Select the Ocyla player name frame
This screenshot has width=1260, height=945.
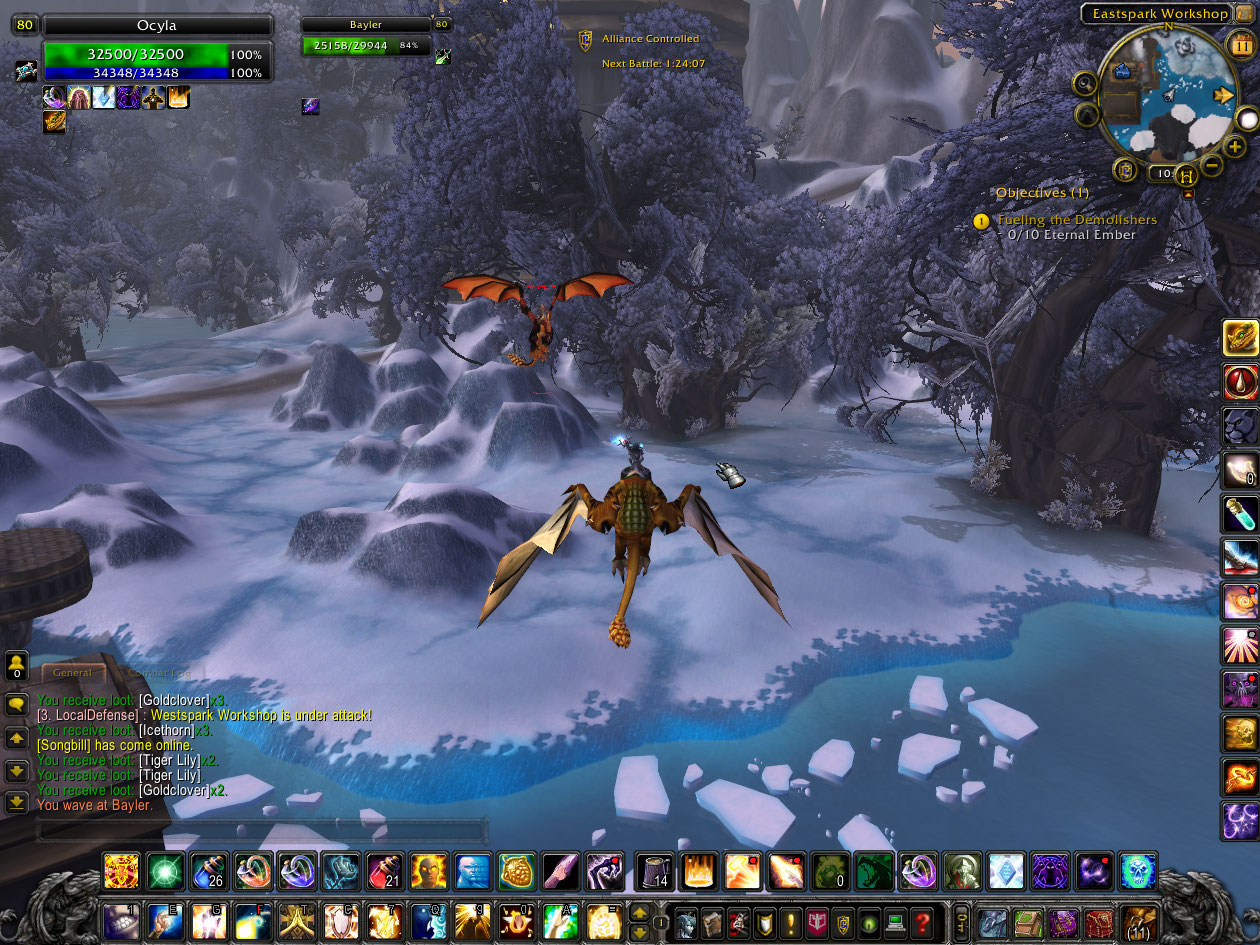[157, 26]
